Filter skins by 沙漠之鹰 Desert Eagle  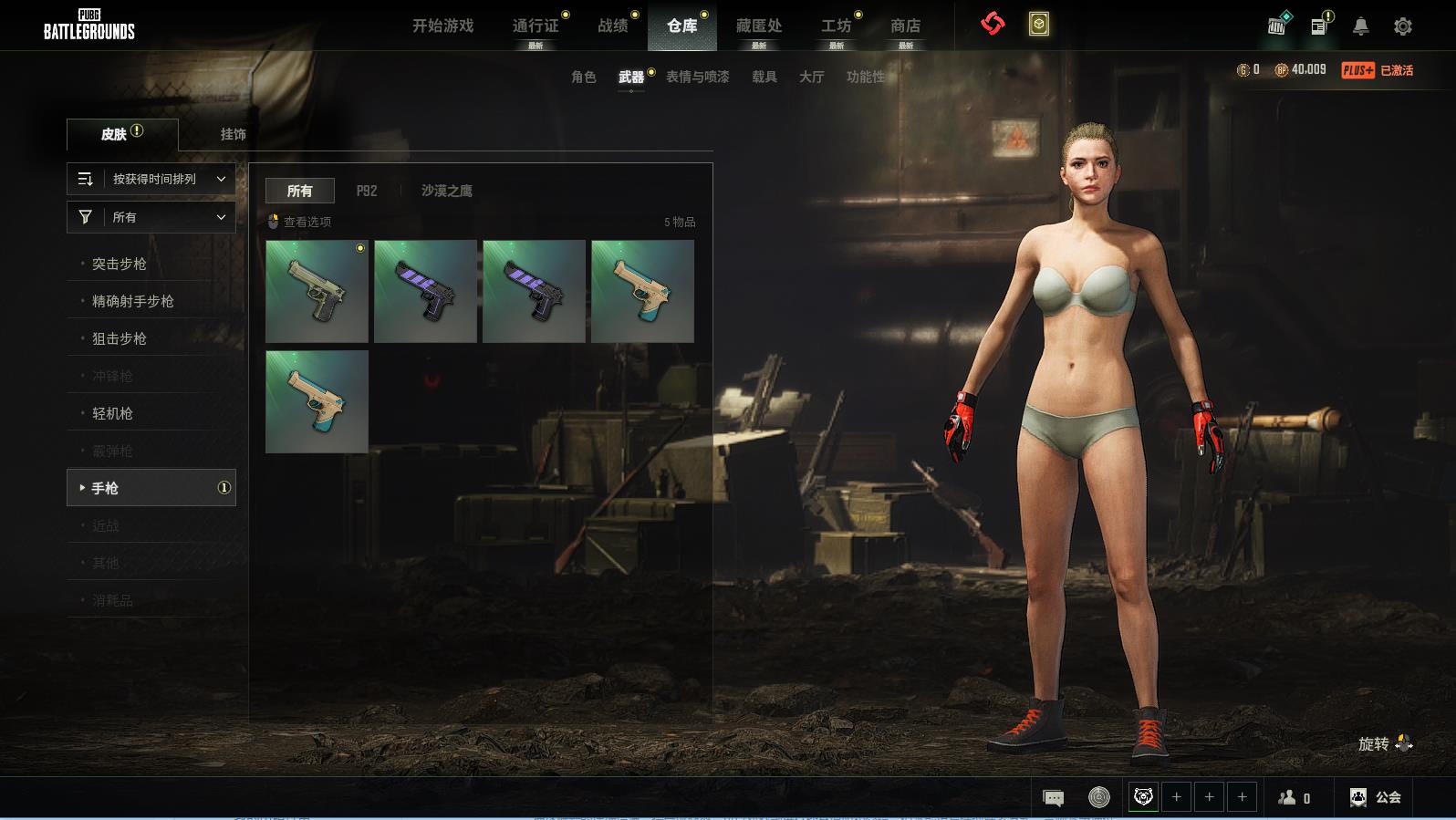pyautogui.click(x=446, y=191)
